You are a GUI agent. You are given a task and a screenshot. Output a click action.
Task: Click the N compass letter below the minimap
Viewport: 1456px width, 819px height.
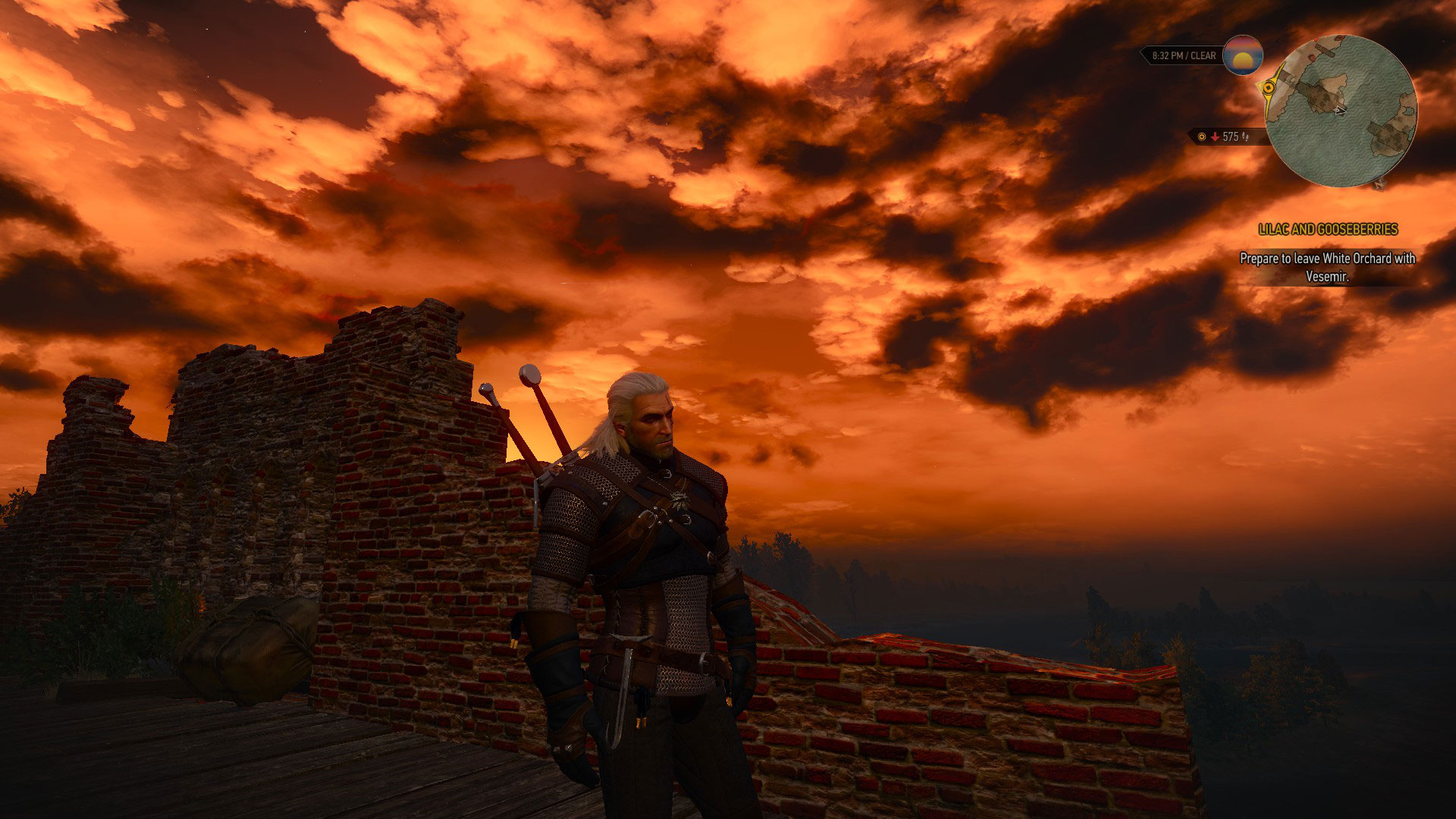coord(1379,187)
